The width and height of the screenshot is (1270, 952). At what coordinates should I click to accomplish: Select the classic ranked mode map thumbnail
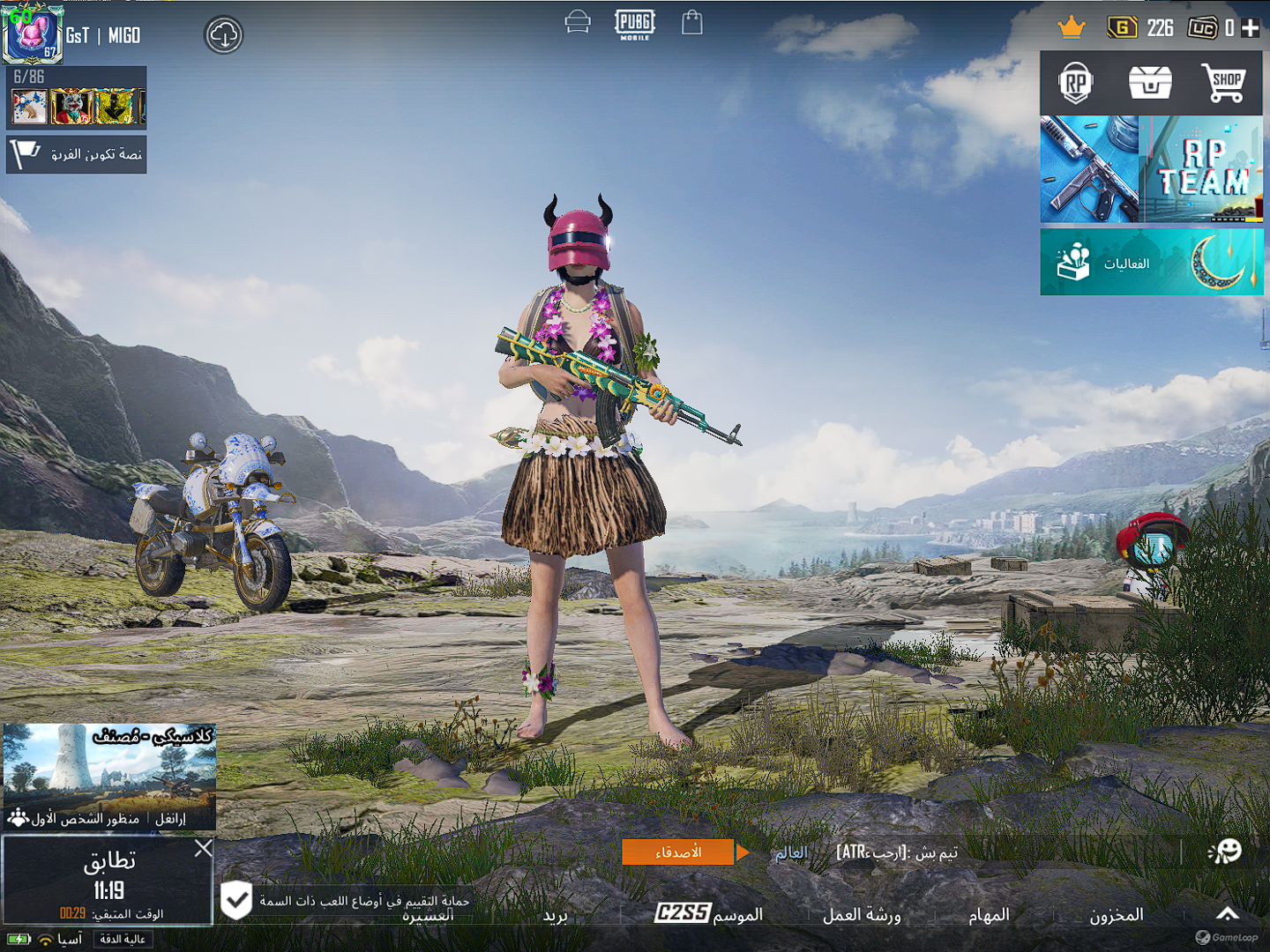click(109, 767)
